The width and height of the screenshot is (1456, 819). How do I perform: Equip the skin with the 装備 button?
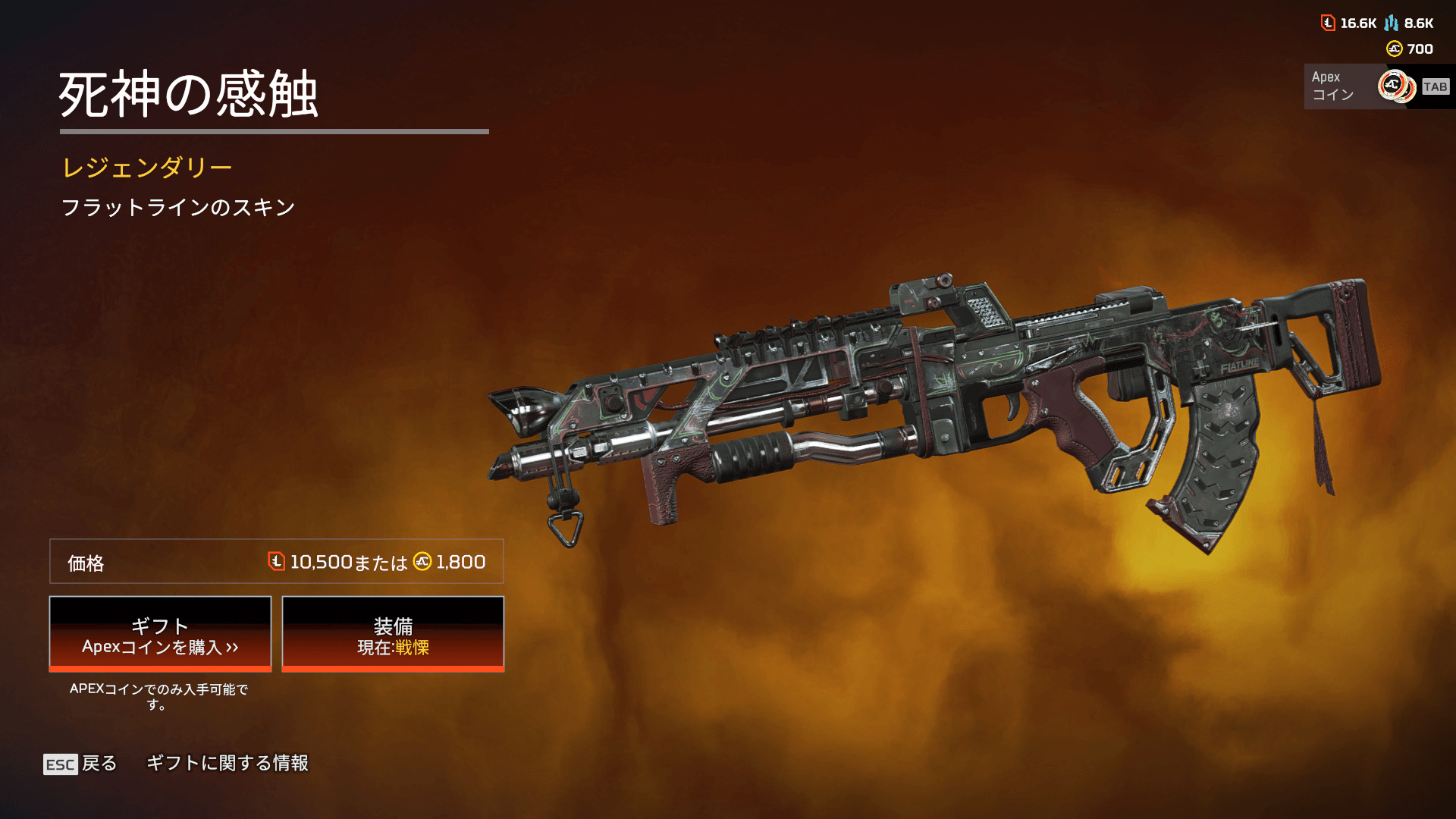[x=393, y=634]
